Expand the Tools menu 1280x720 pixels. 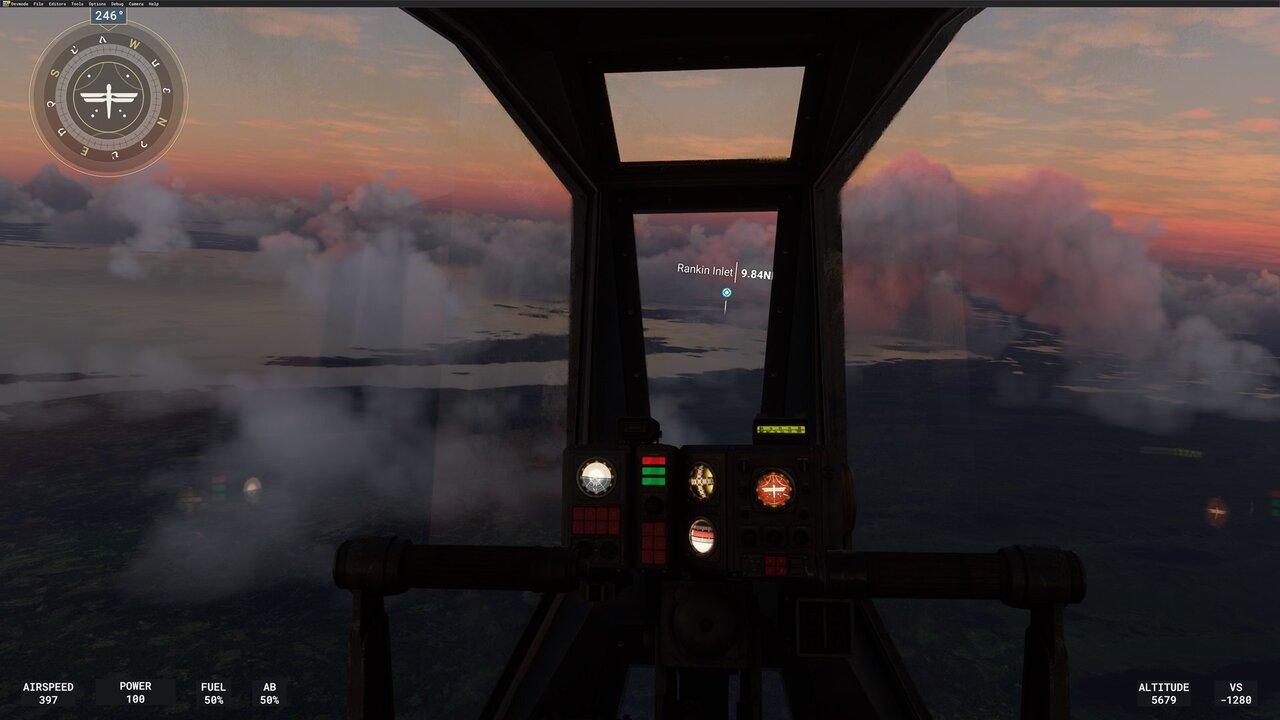click(x=78, y=3)
